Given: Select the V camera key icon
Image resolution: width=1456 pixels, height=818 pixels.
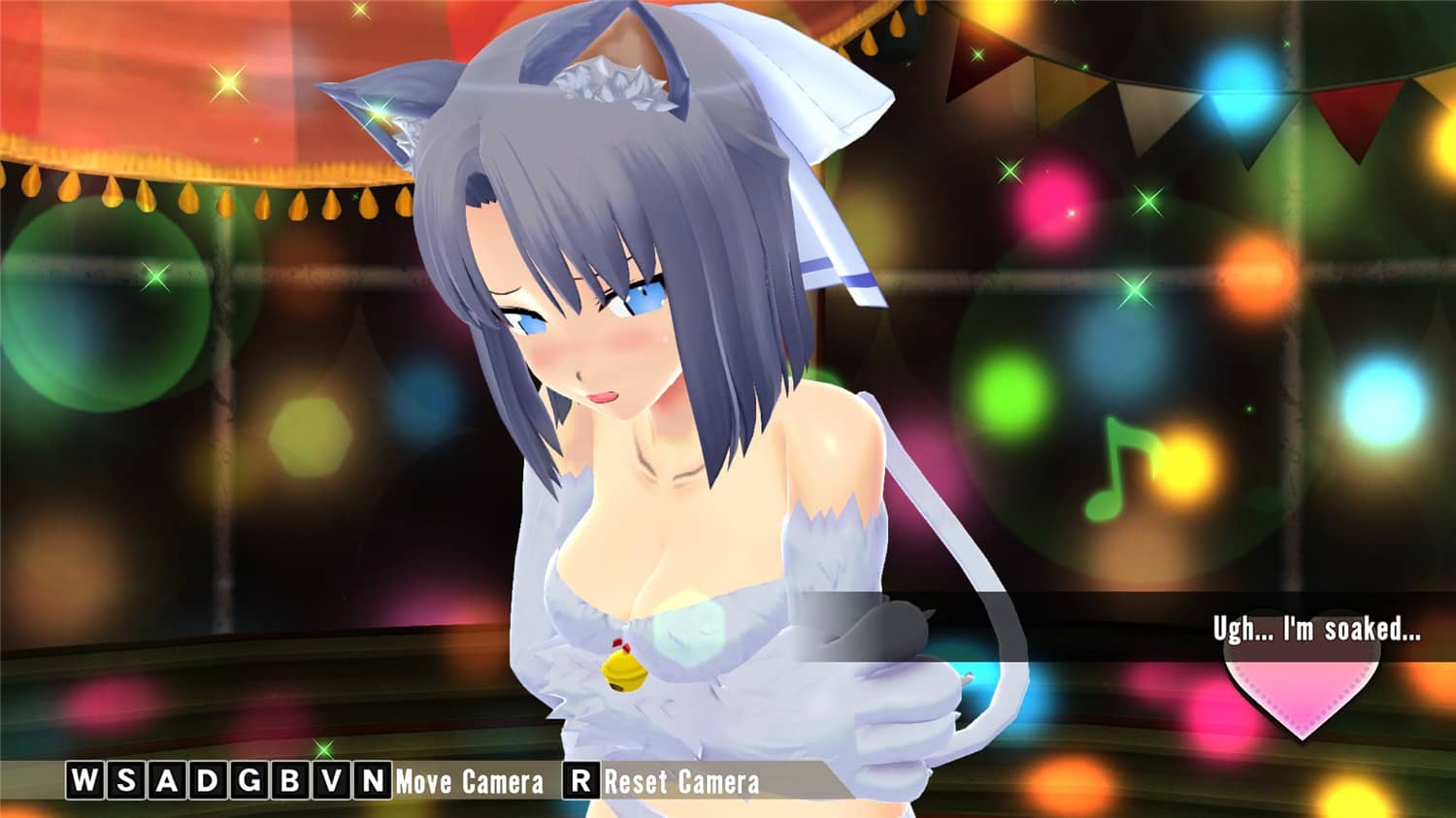Looking at the screenshot, I should [328, 779].
